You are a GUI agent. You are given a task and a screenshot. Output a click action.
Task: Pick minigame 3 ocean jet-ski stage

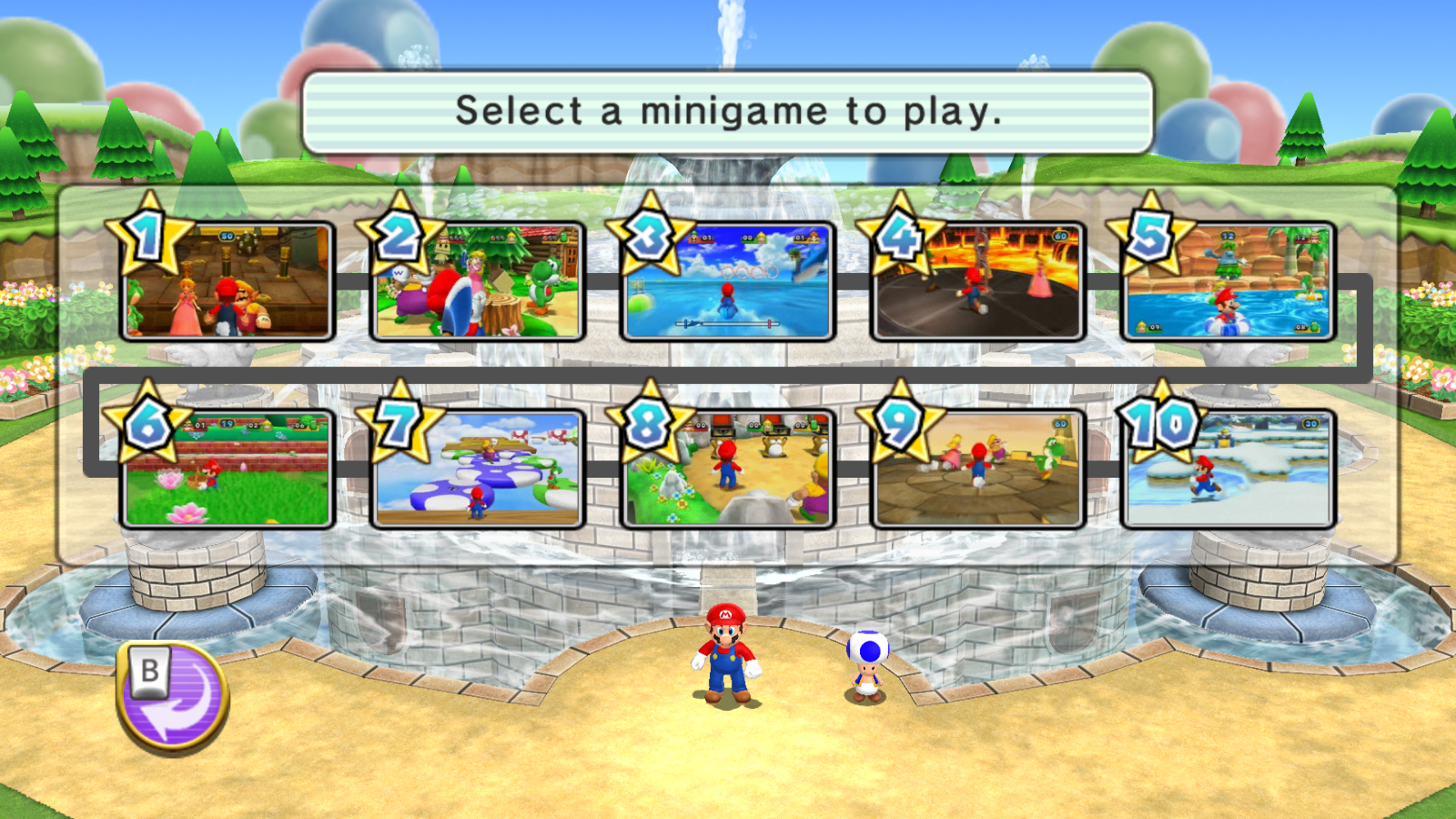pyautogui.click(x=728, y=282)
